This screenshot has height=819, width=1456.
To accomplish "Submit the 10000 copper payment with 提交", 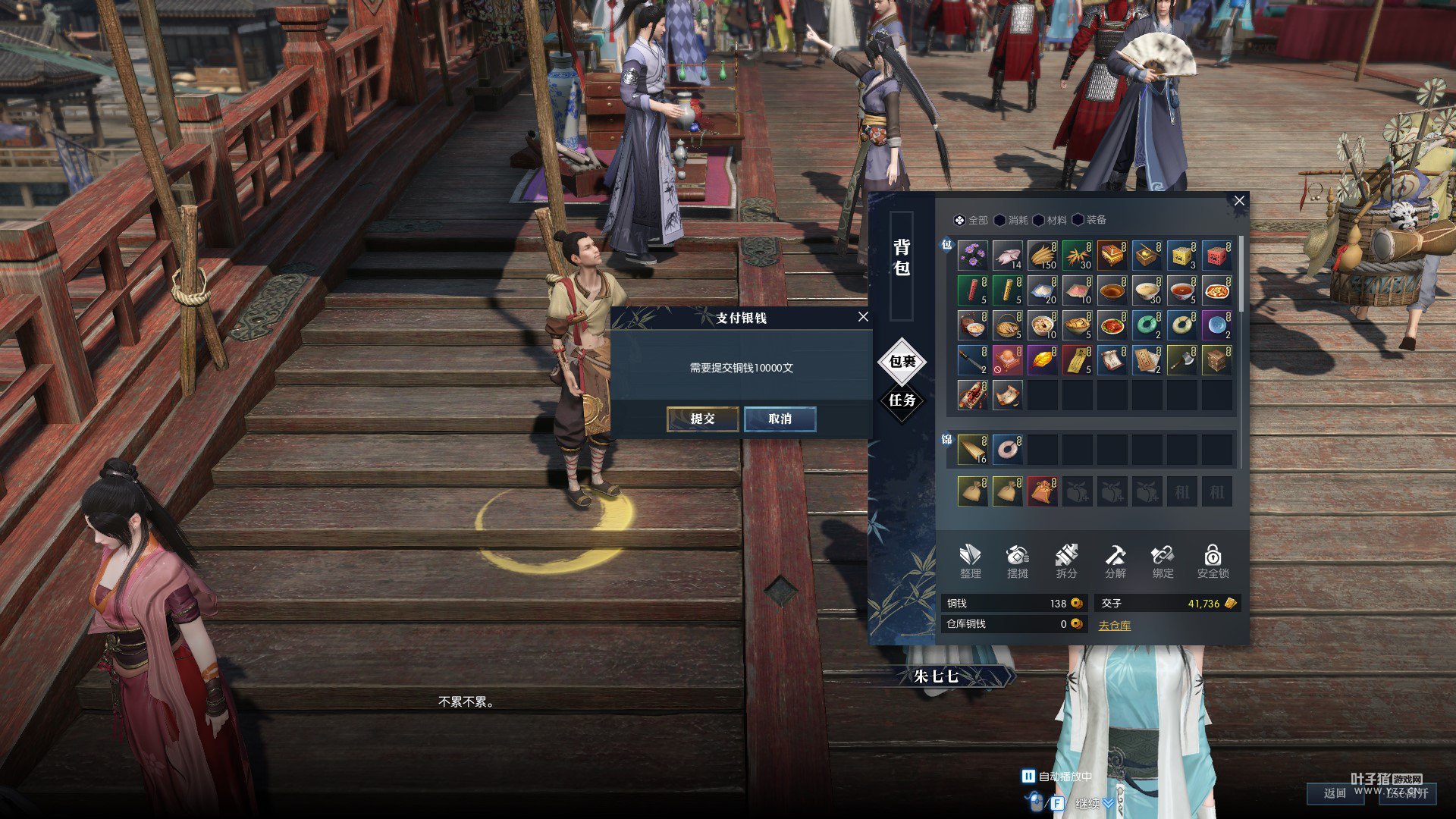I will [702, 419].
